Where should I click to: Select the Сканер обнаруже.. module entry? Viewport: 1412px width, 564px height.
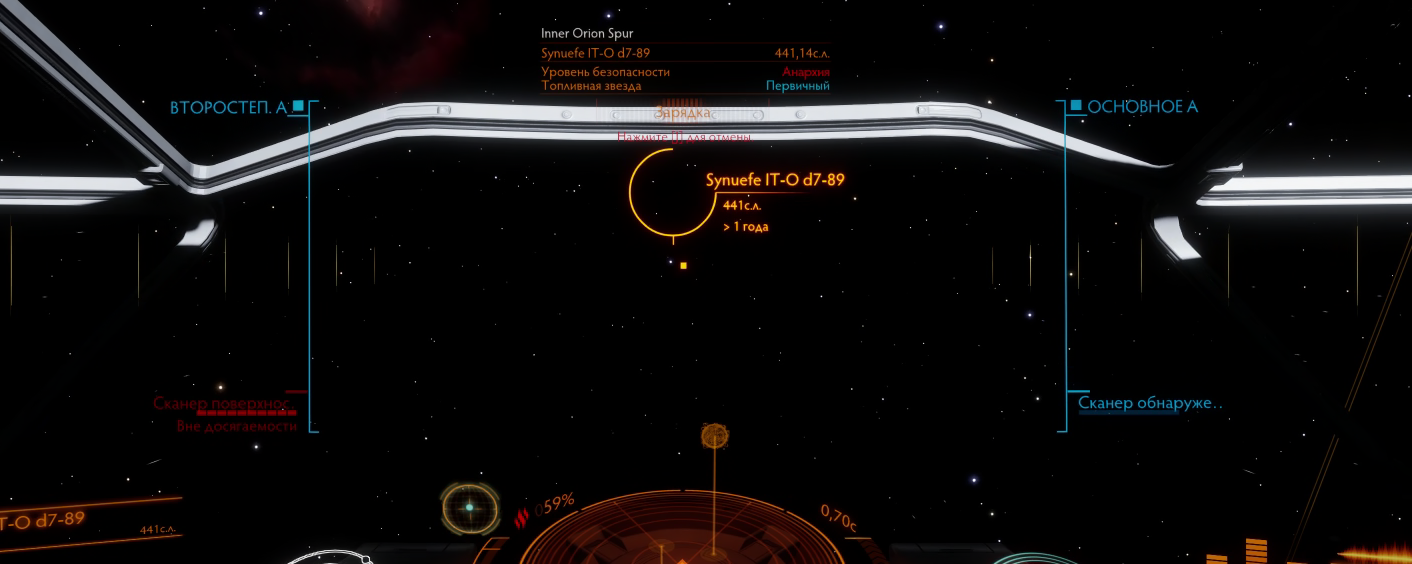click(x=1150, y=404)
